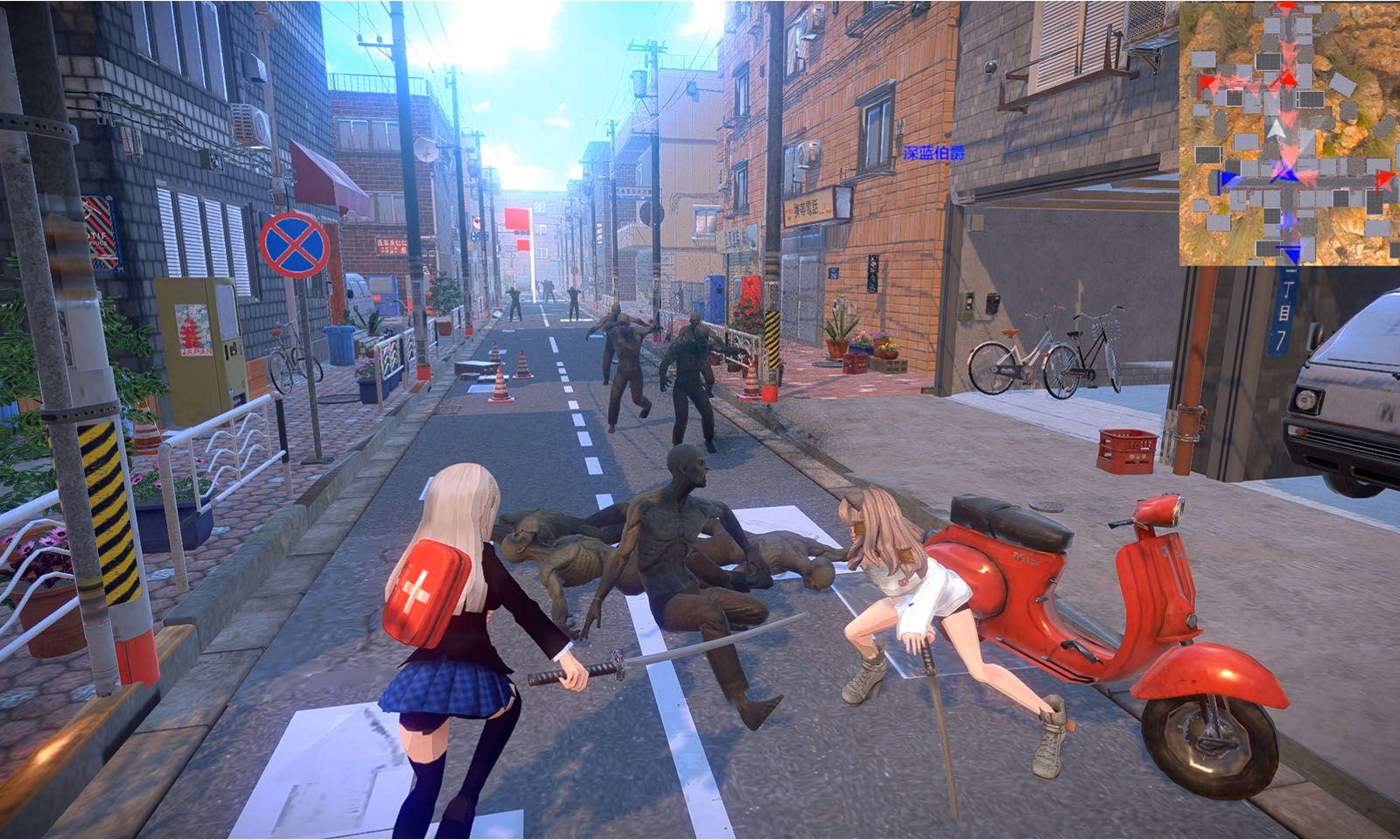Click the blue flag at the minimap's bottom
The width and height of the screenshot is (1400, 840).
coord(1293,255)
